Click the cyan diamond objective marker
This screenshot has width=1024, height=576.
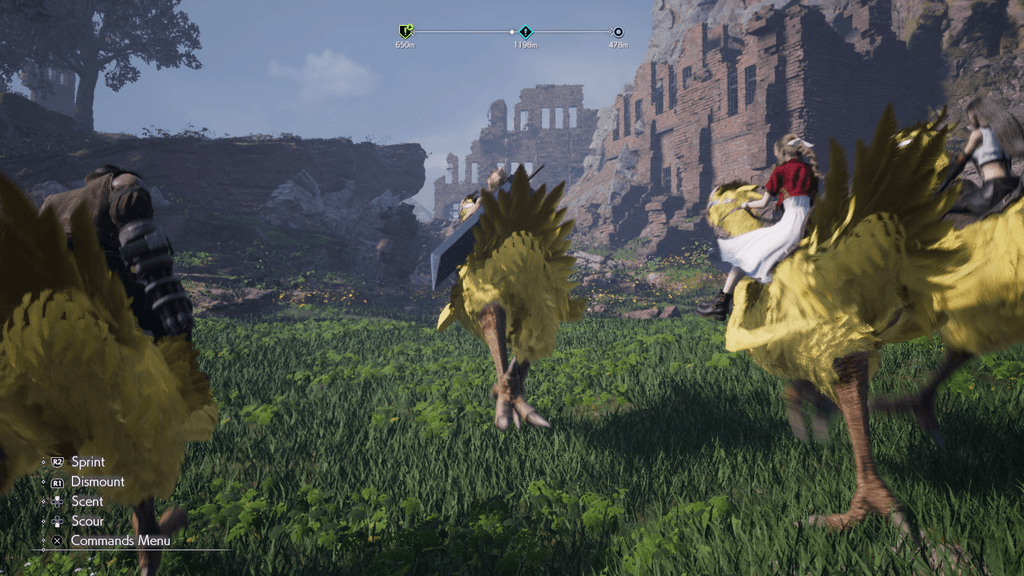point(526,32)
